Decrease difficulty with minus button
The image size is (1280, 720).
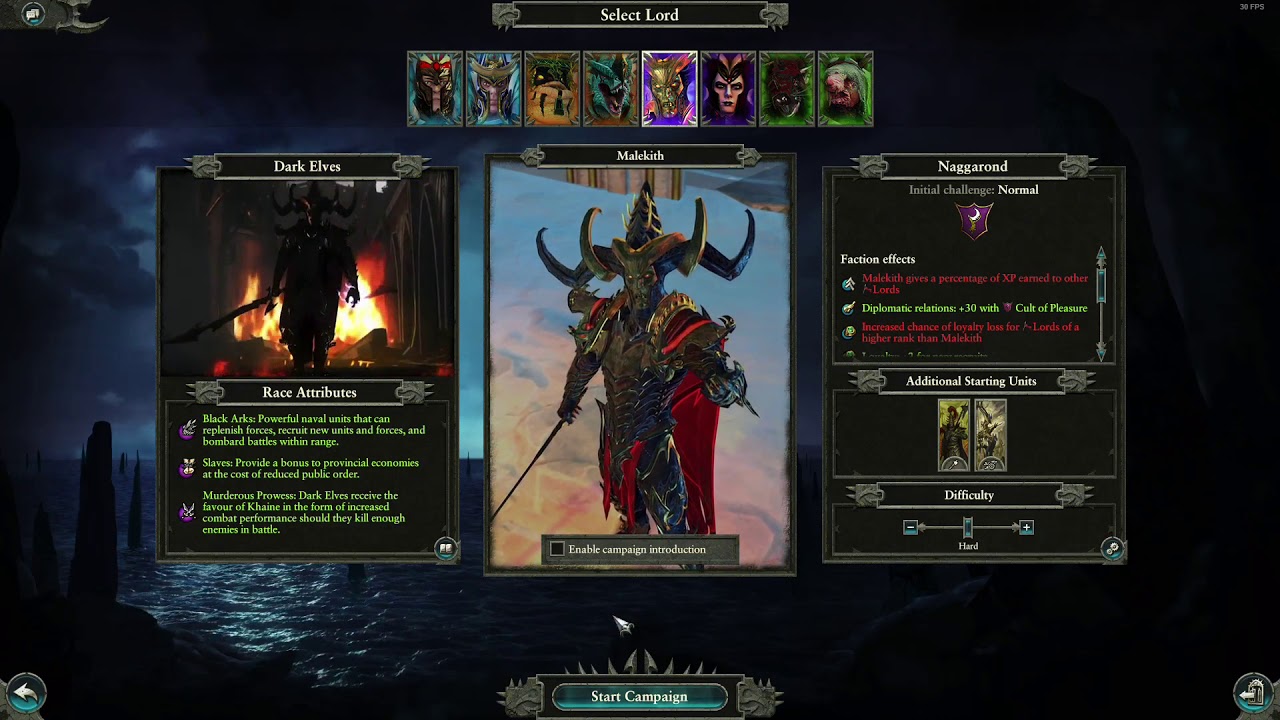coord(910,527)
